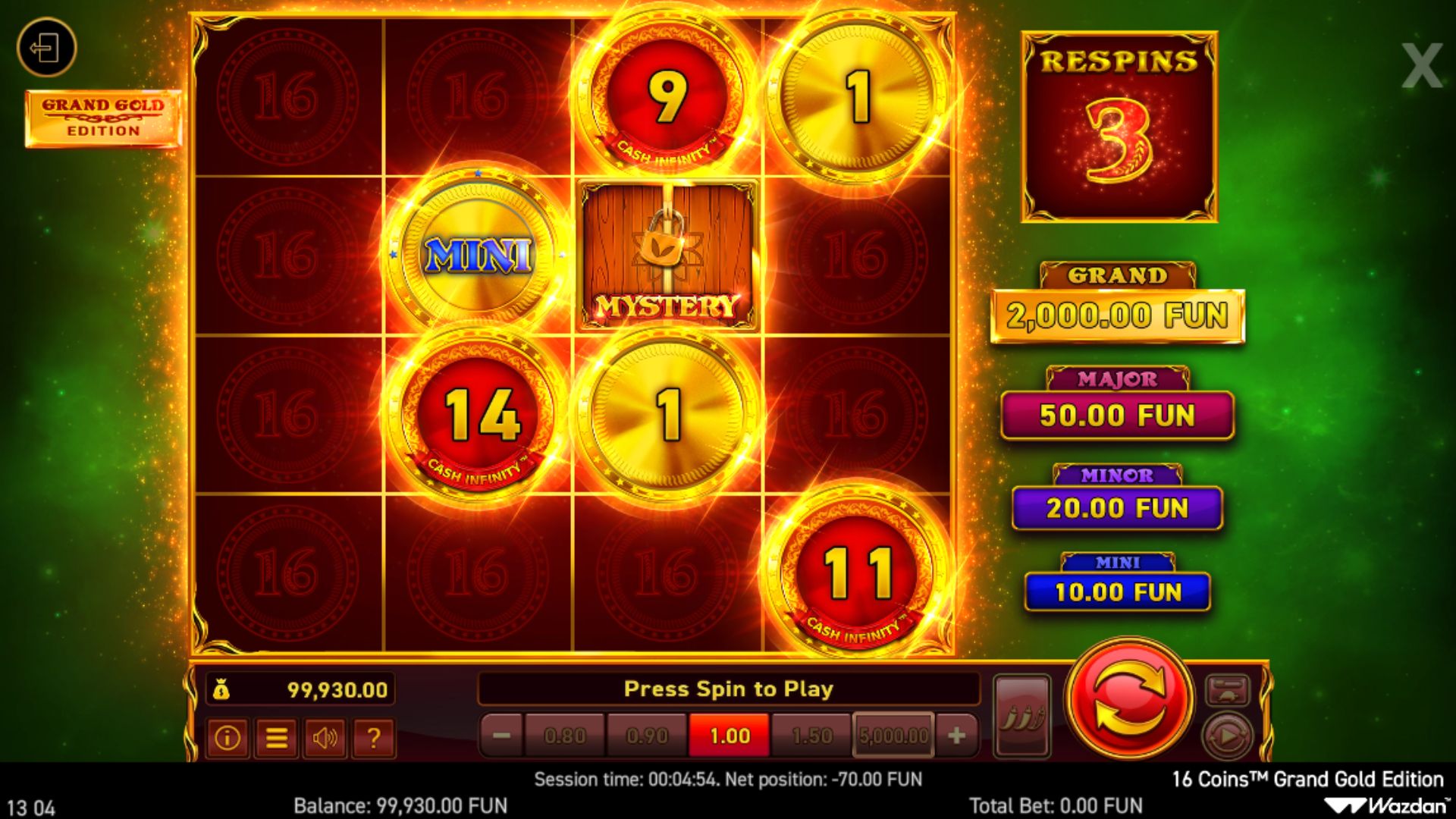Show help with the question mark
Viewport: 1456px width, 819px height.
click(373, 738)
